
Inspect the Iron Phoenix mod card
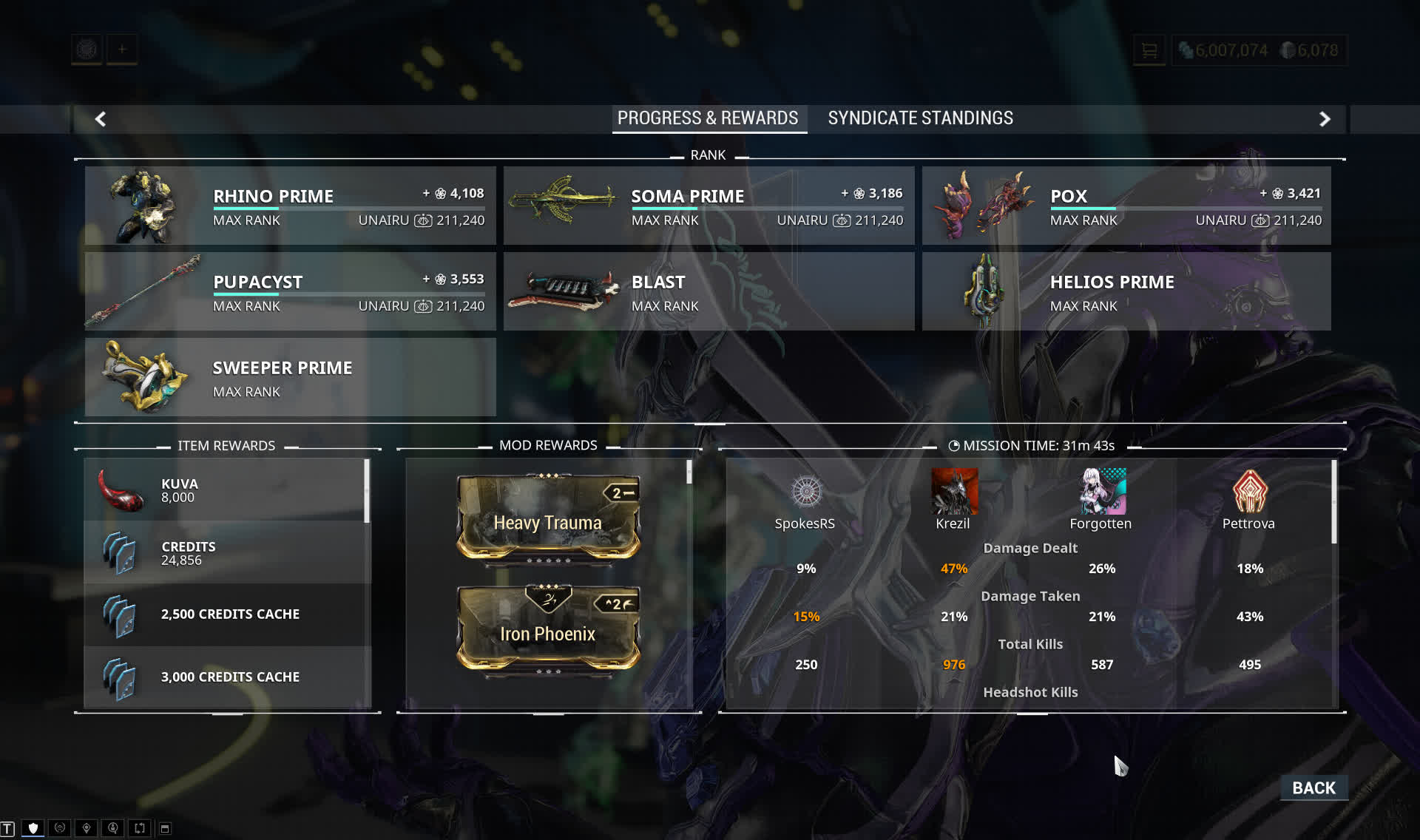(548, 629)
